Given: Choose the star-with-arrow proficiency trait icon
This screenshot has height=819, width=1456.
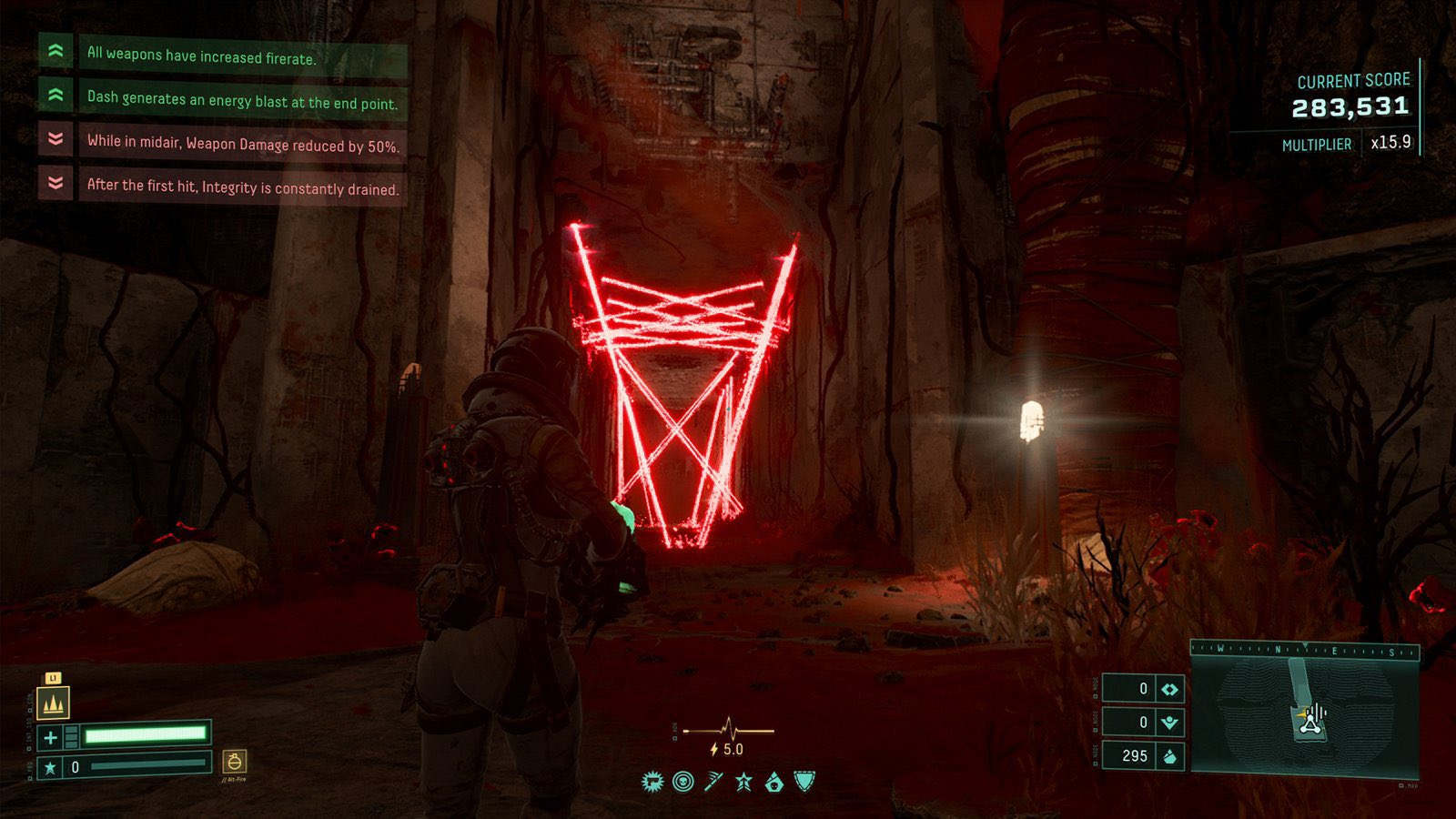Looking at the screenshot, I should 743,782.
